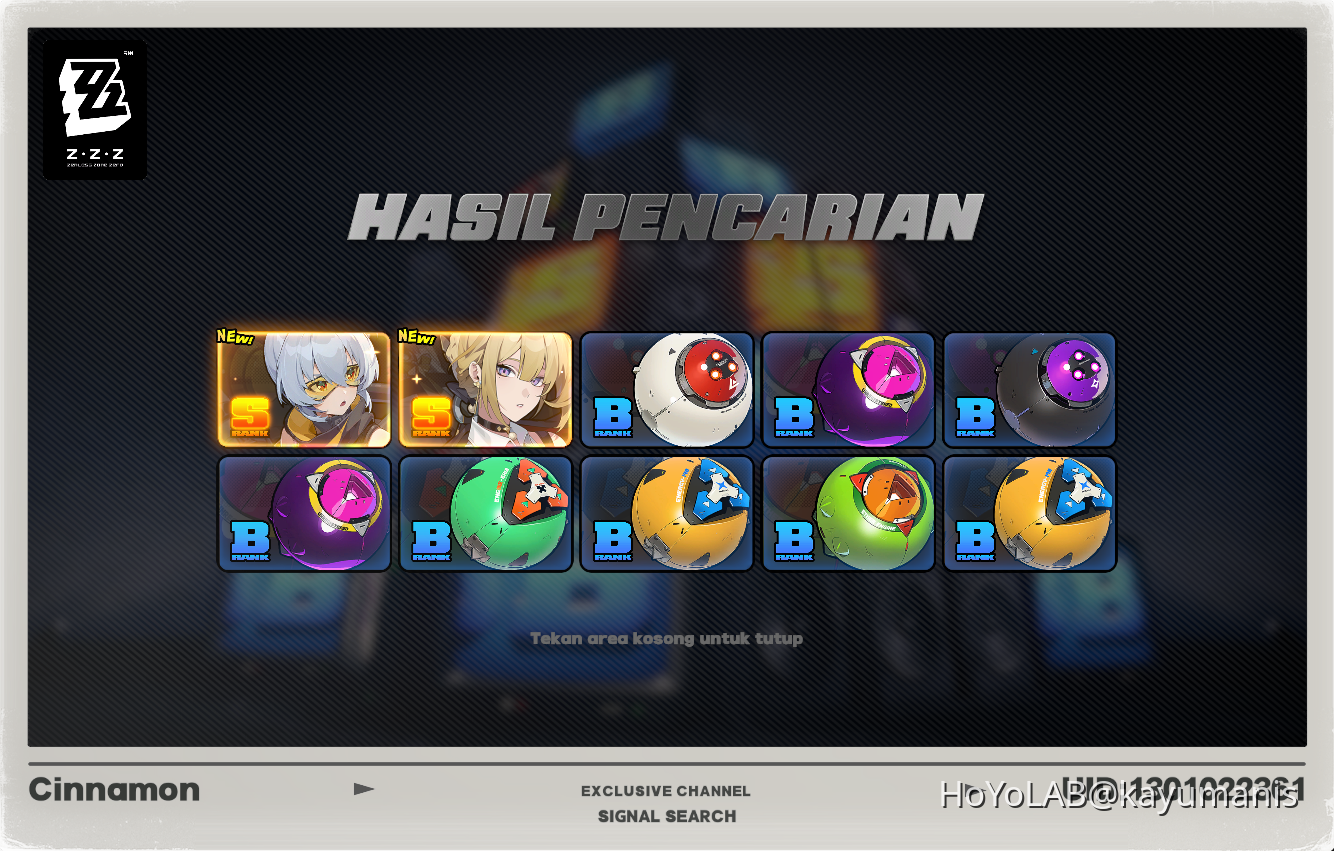Open the first orange B-Rank ball

coord(667,512)
